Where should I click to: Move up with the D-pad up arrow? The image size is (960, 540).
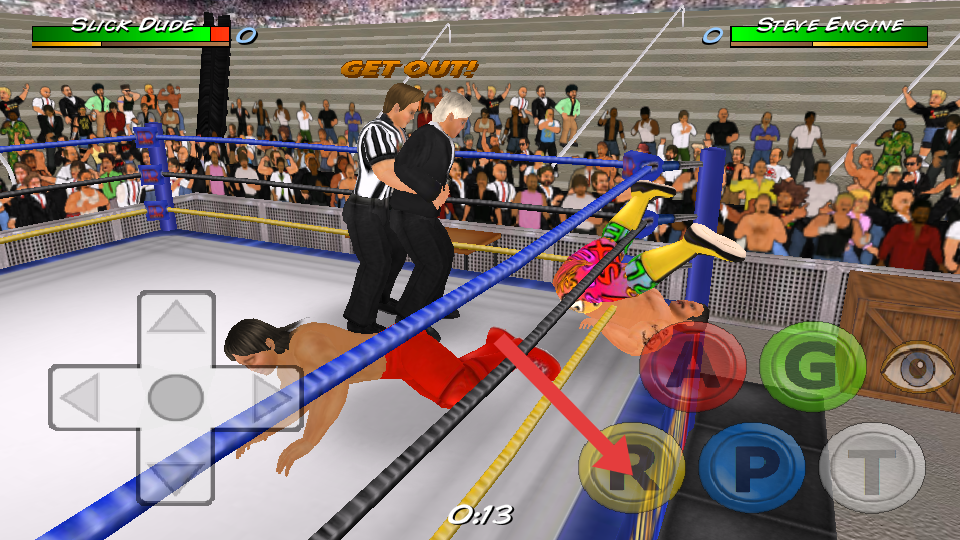(176, 322)
